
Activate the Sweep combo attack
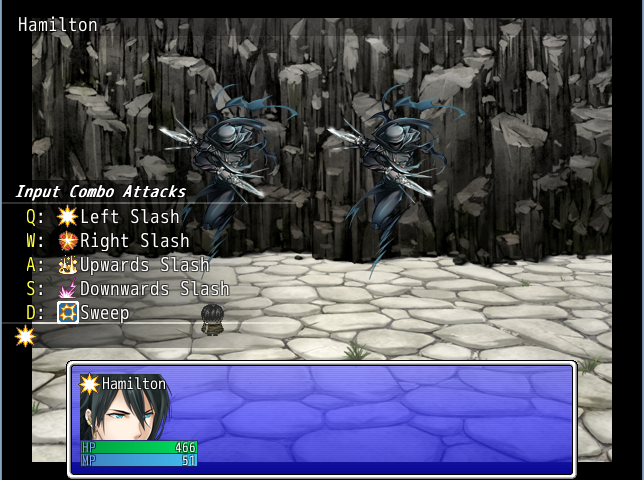coord(104,313)
